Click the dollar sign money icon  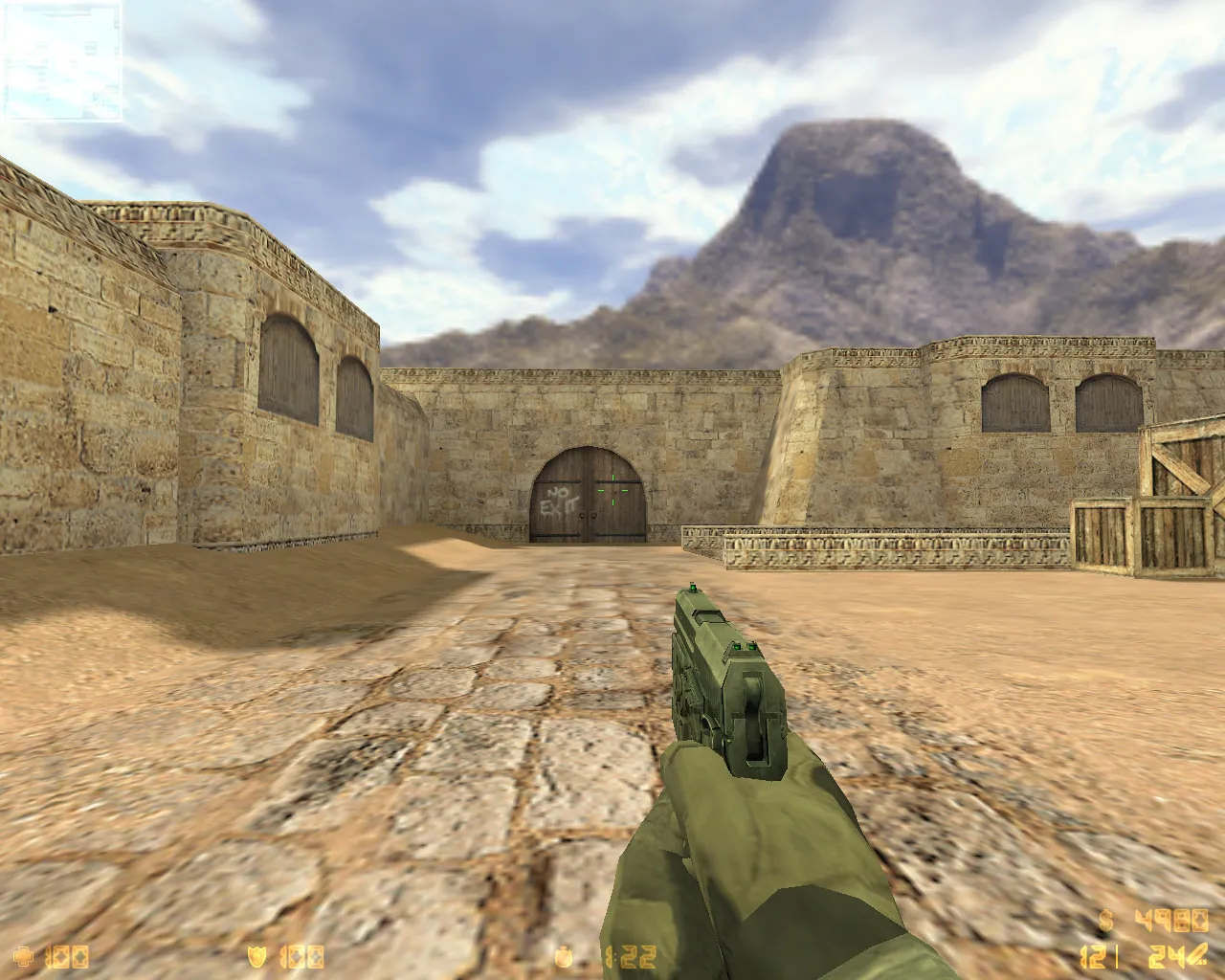[1105, 921]
